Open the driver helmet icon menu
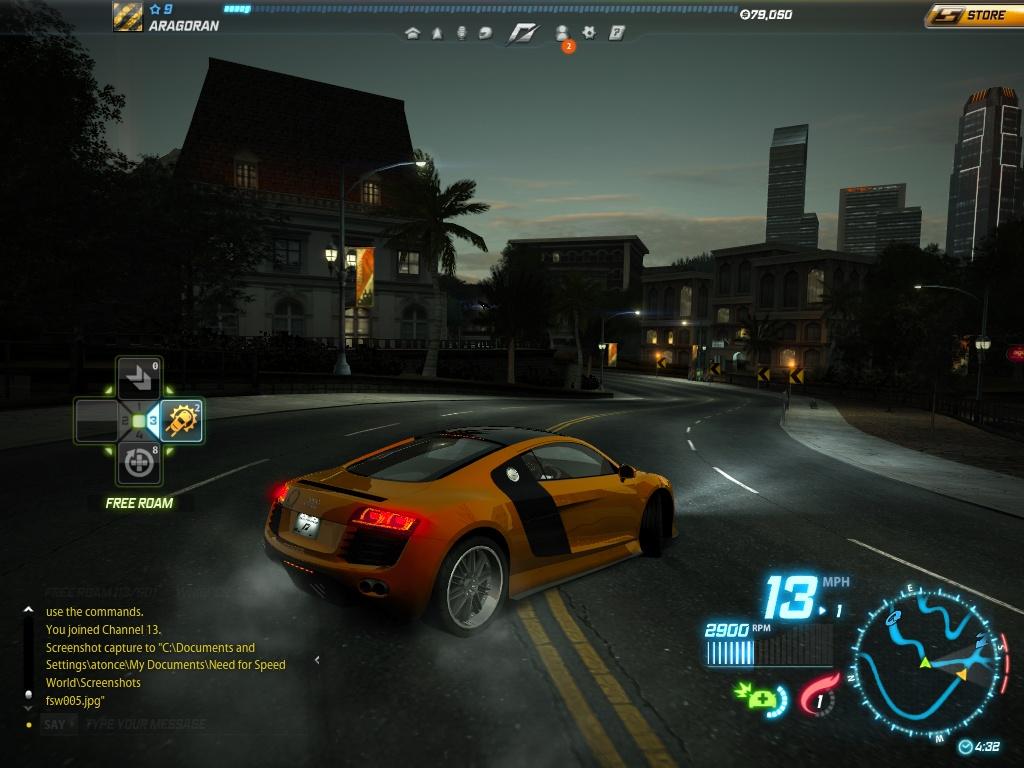The width and height of the screenshot is (1024, 768). (x=485, y=33)
